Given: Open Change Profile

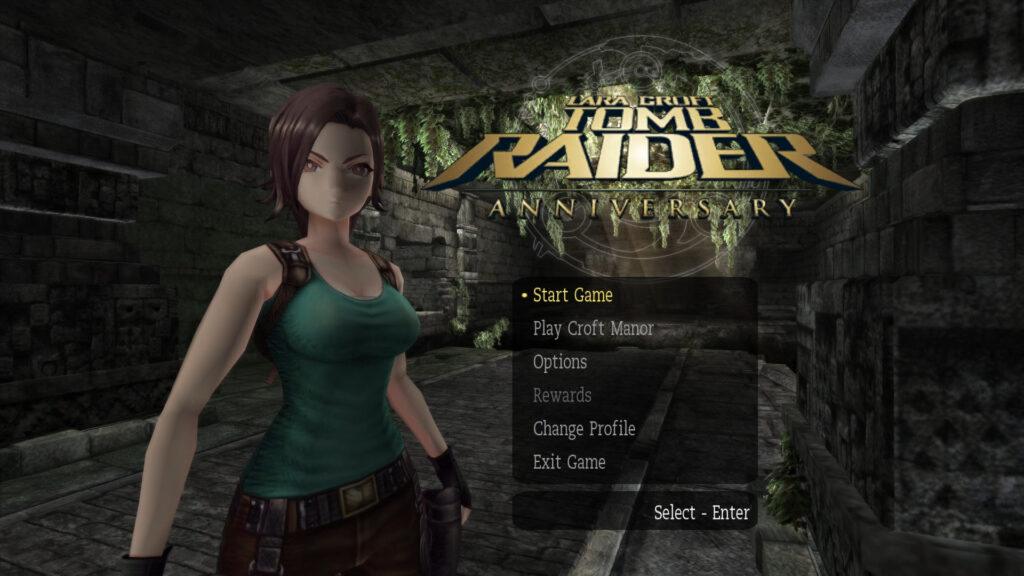Looking at the screenshot, I should (584, 429).
